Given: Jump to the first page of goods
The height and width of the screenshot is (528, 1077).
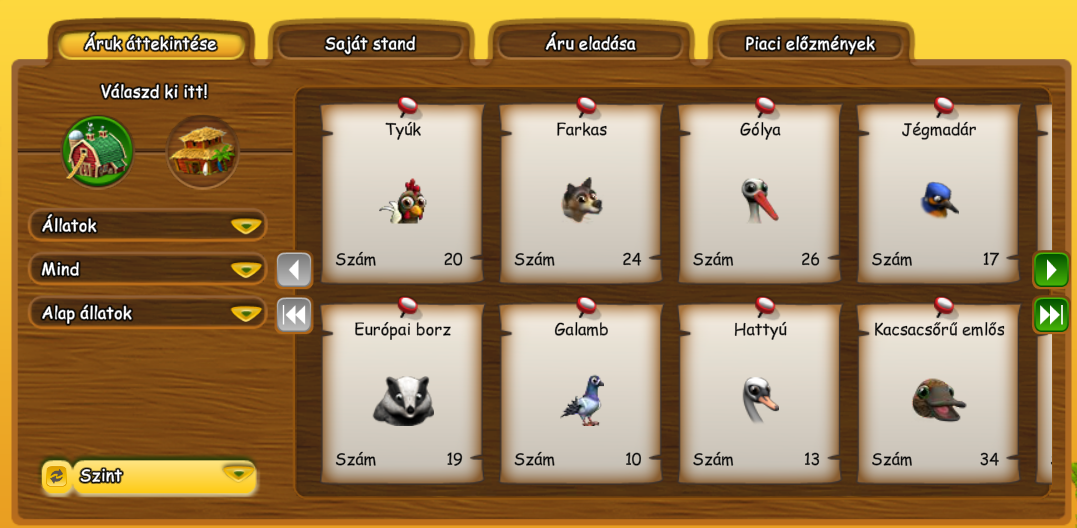Looking at the screenshot, I should [294, 315].
